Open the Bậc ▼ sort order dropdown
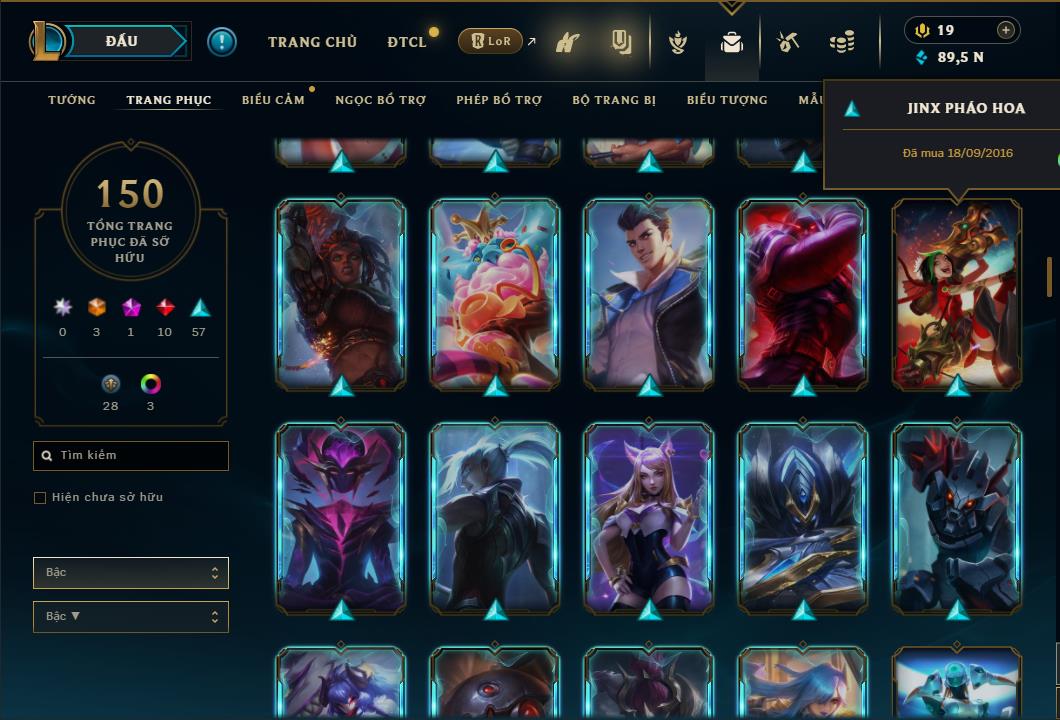Viewport: 1060px width, 720px height. coord(131,617)
